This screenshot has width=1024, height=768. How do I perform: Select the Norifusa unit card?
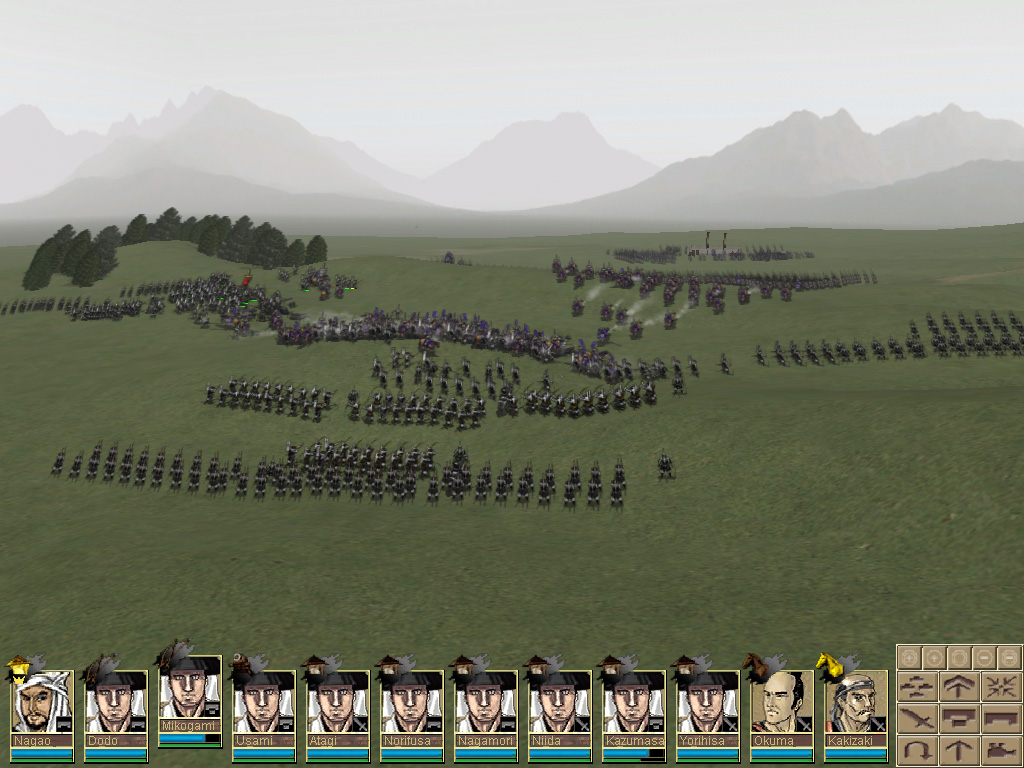(412, 705)
